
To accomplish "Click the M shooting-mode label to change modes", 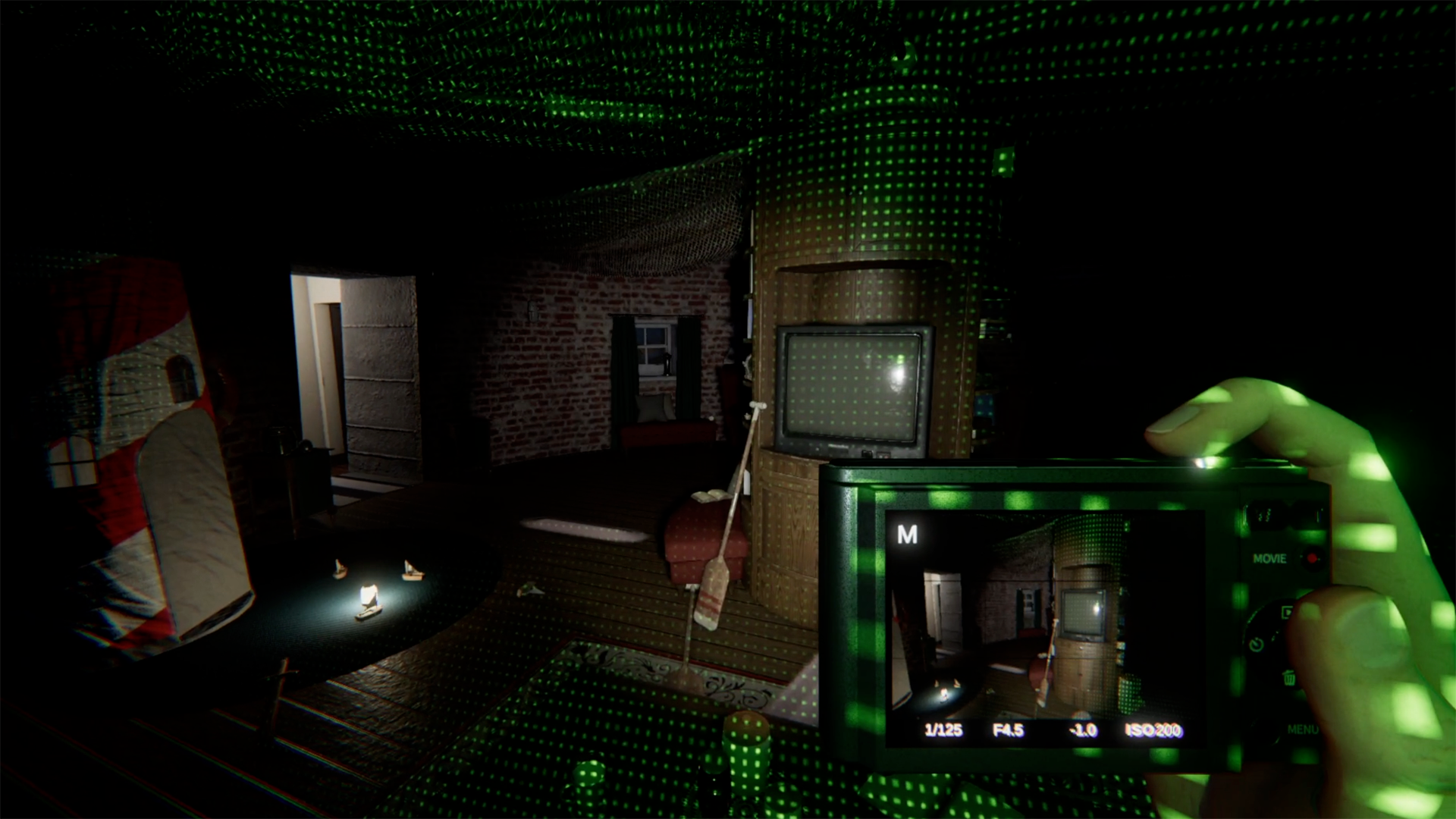I will [x=907, y=535].
